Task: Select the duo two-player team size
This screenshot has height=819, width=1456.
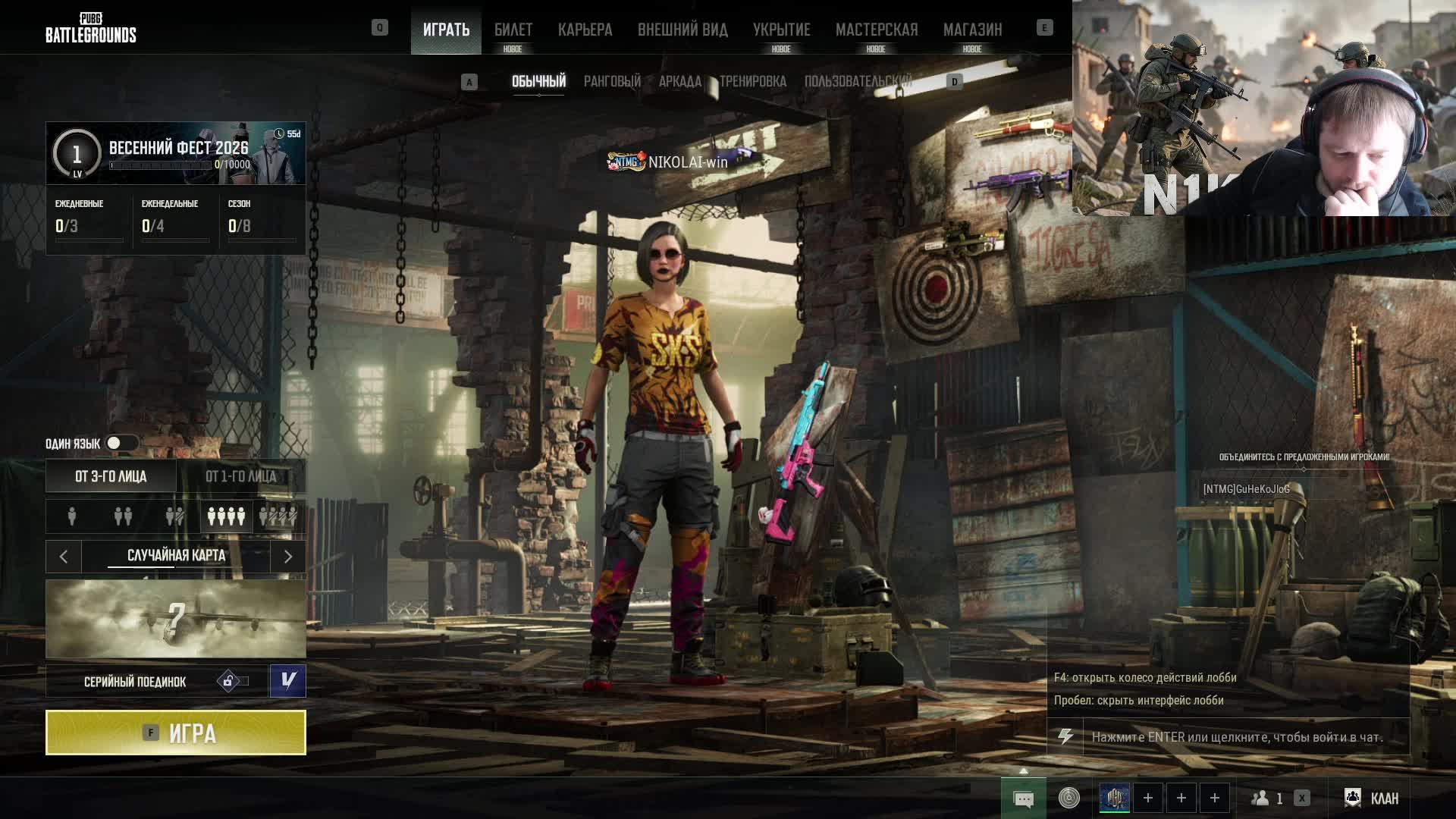Action: (x=123, y=516)
